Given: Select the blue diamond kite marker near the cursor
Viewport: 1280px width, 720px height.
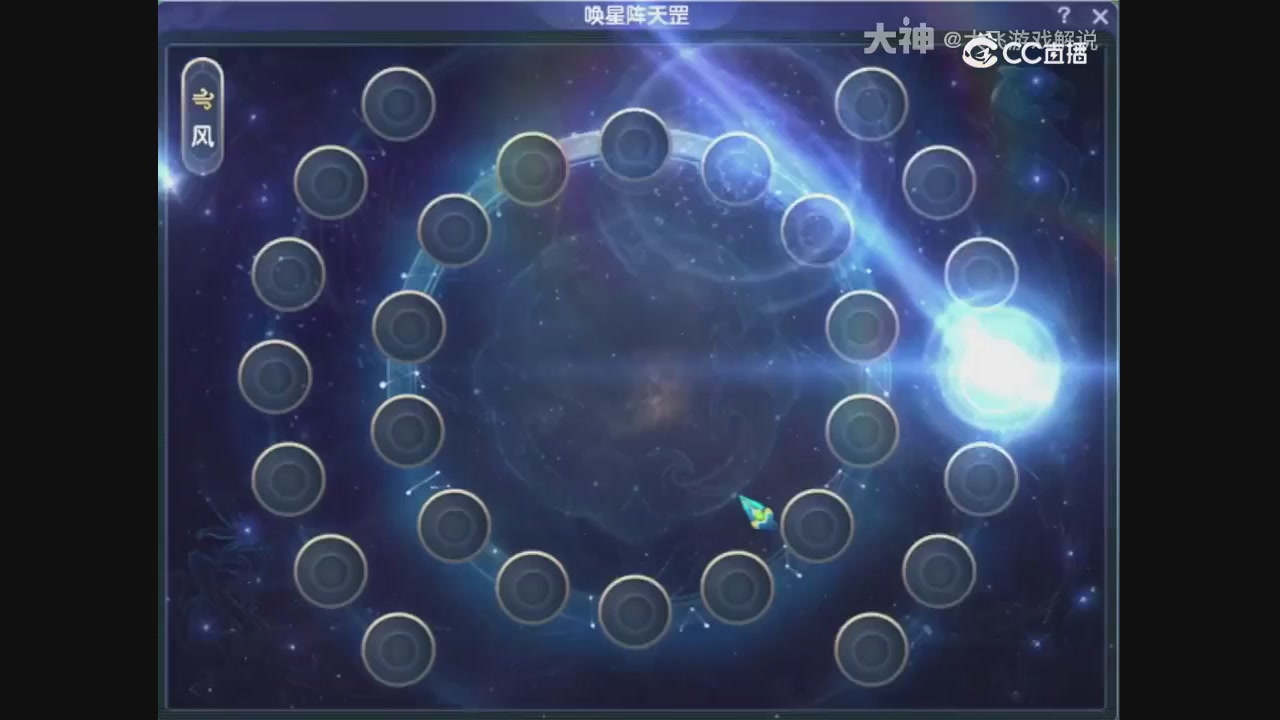Looking at the screenshot, I should coord(758,513).
